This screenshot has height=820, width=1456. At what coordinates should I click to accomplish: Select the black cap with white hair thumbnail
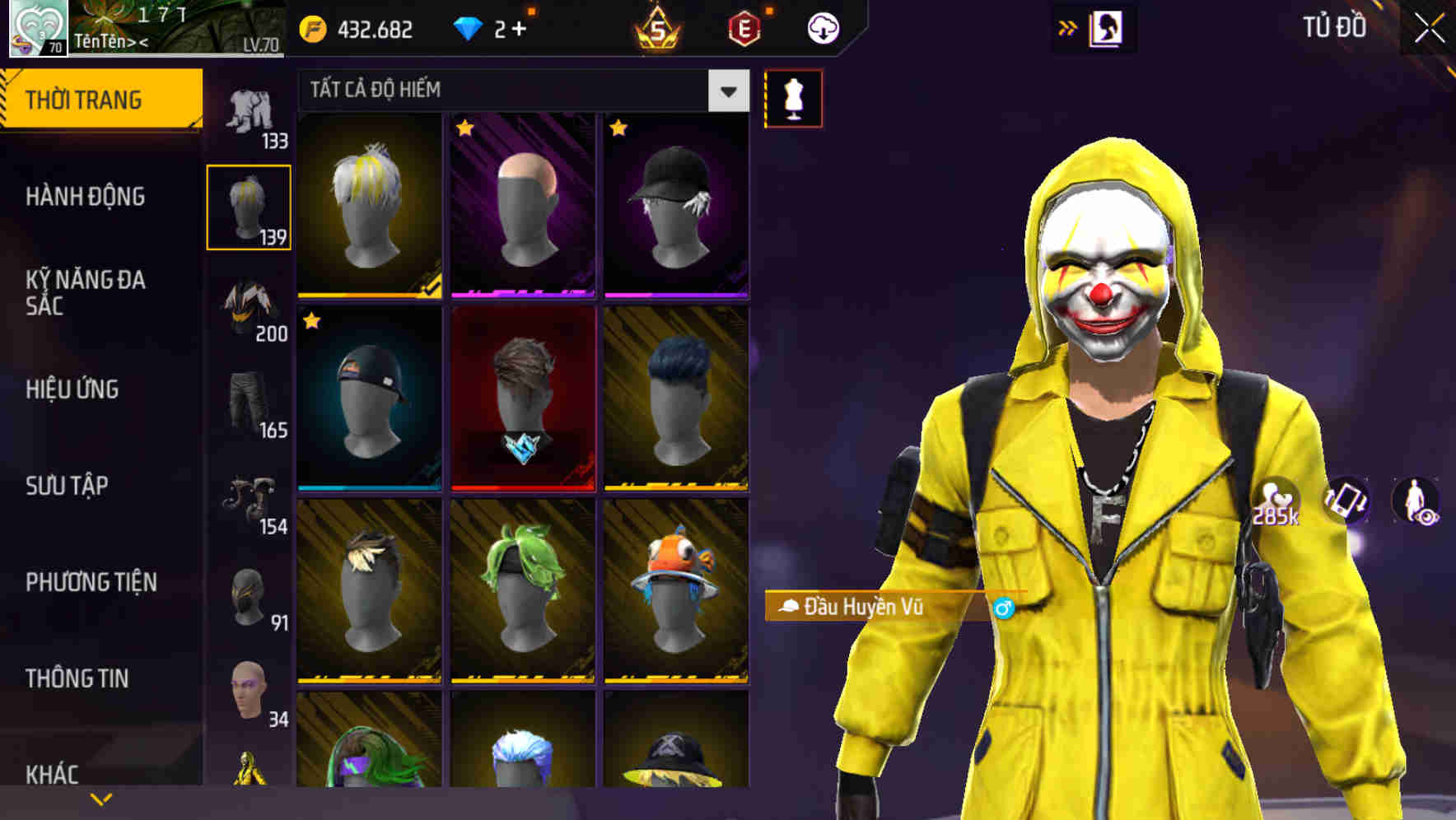coord(675,206)
